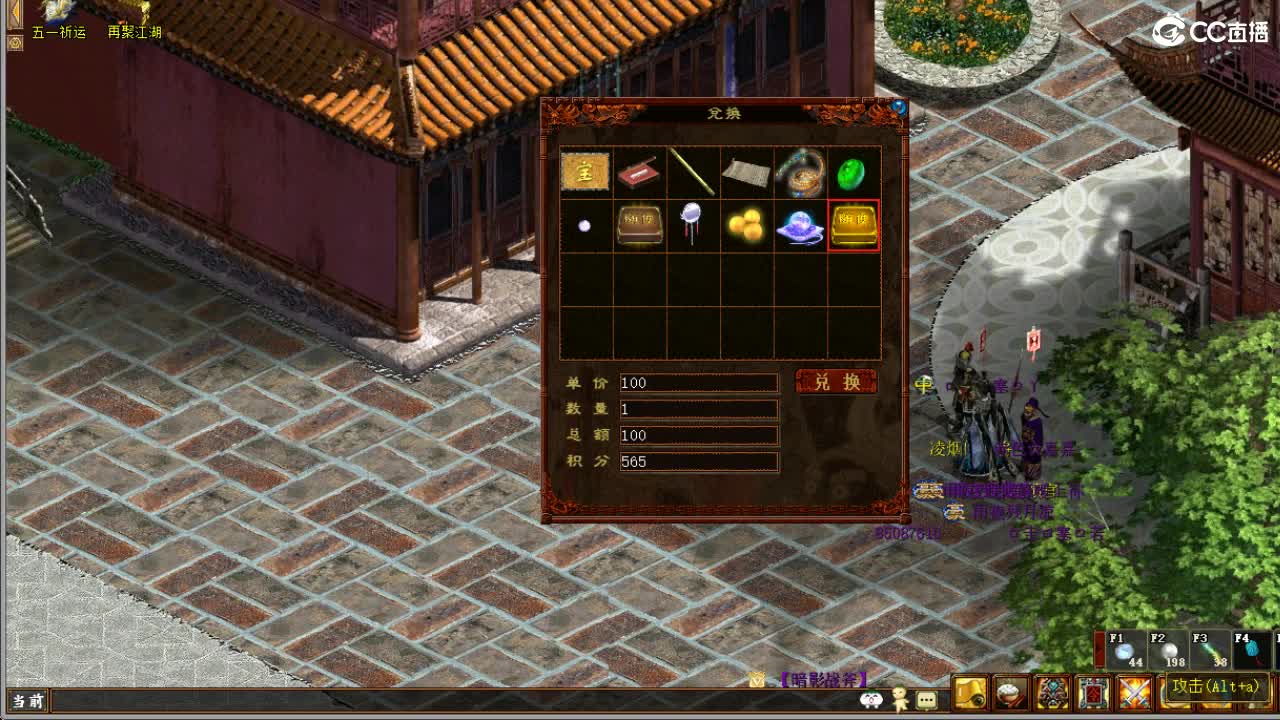1280x720 pixels.
Task: Click the 兑换 exchange button
Action: (x=838, y=381)
